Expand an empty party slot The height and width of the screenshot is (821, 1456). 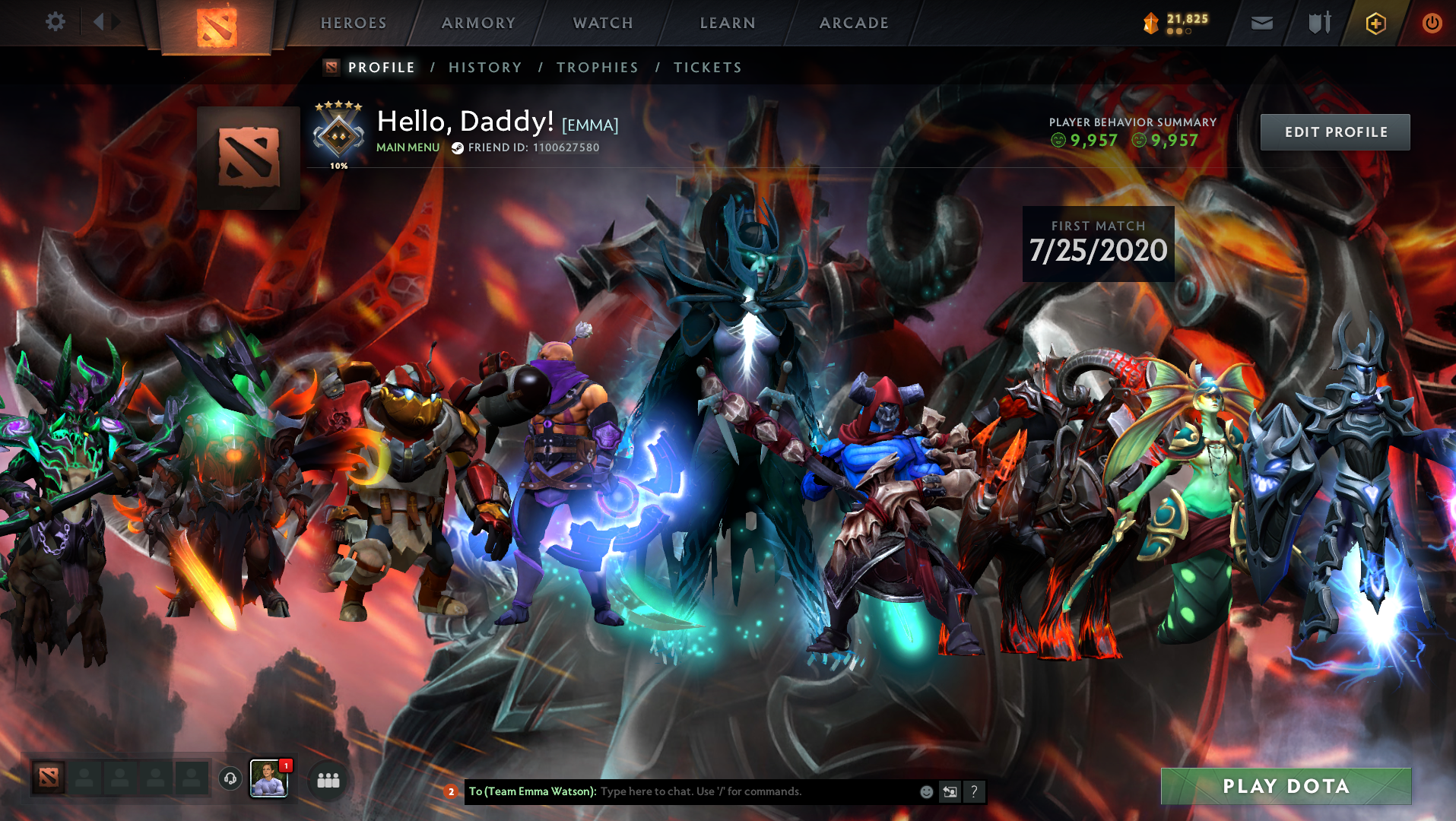pos(84,778)
